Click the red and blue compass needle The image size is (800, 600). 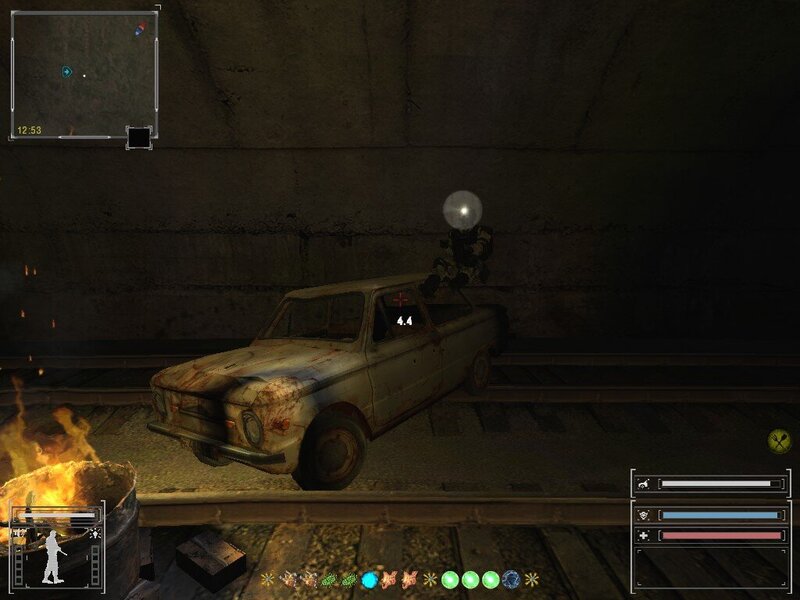[140, 30]
